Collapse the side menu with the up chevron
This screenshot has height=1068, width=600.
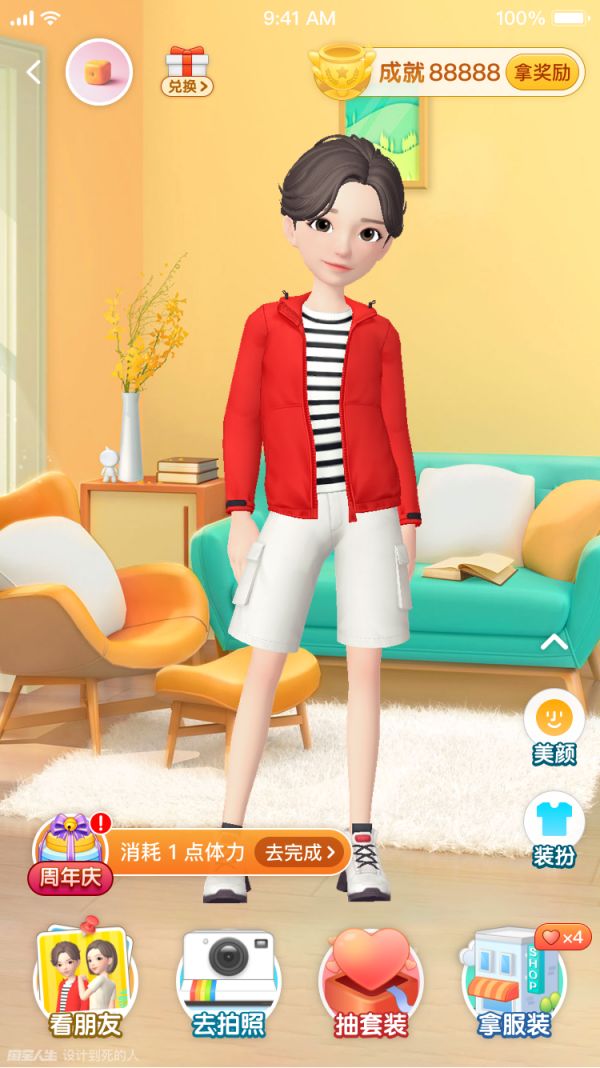coord(553,642)
